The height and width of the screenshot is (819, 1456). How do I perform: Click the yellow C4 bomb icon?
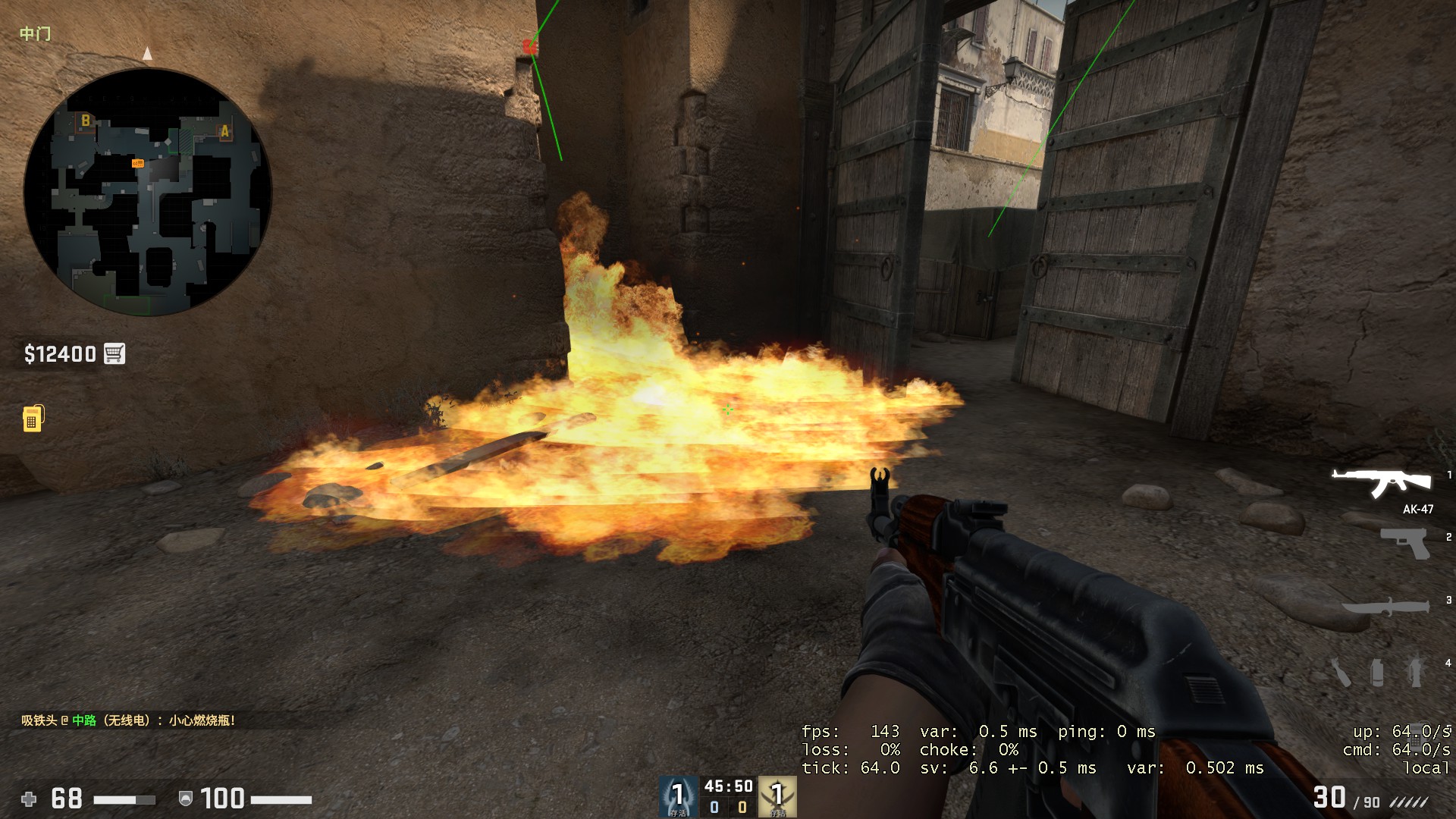coord(31,419)
